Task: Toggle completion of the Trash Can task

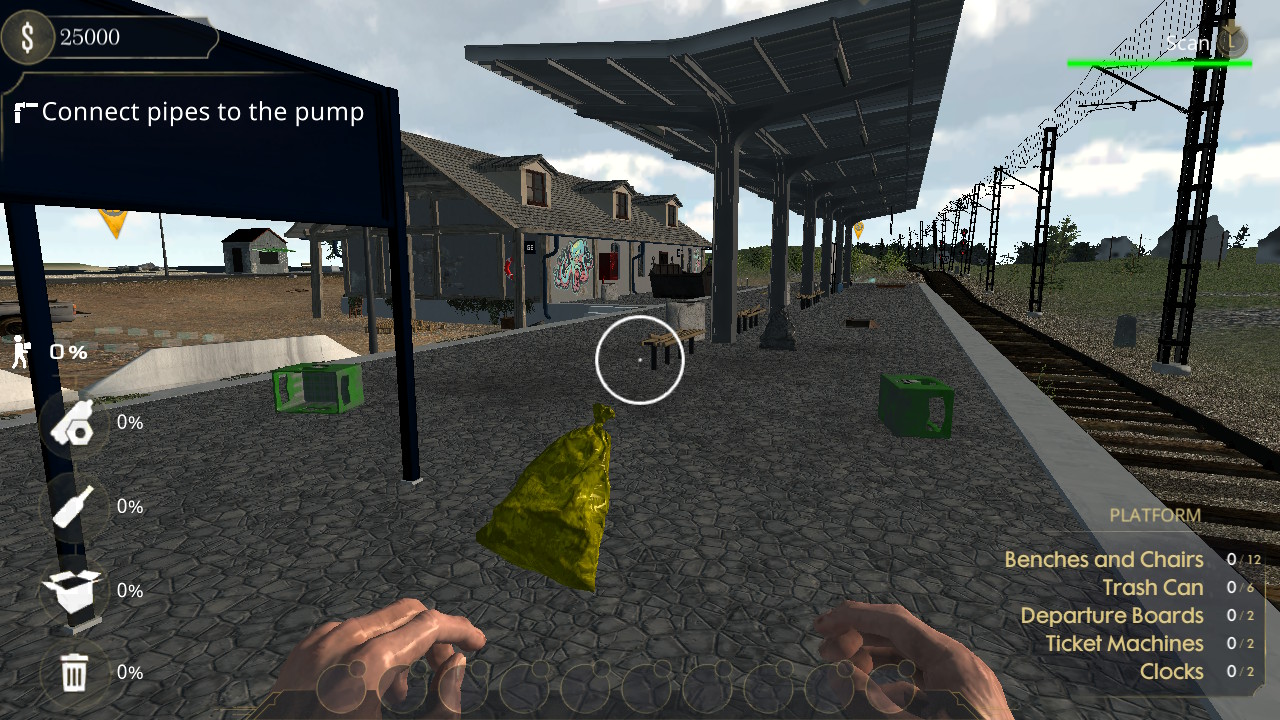Action: 1151,587
